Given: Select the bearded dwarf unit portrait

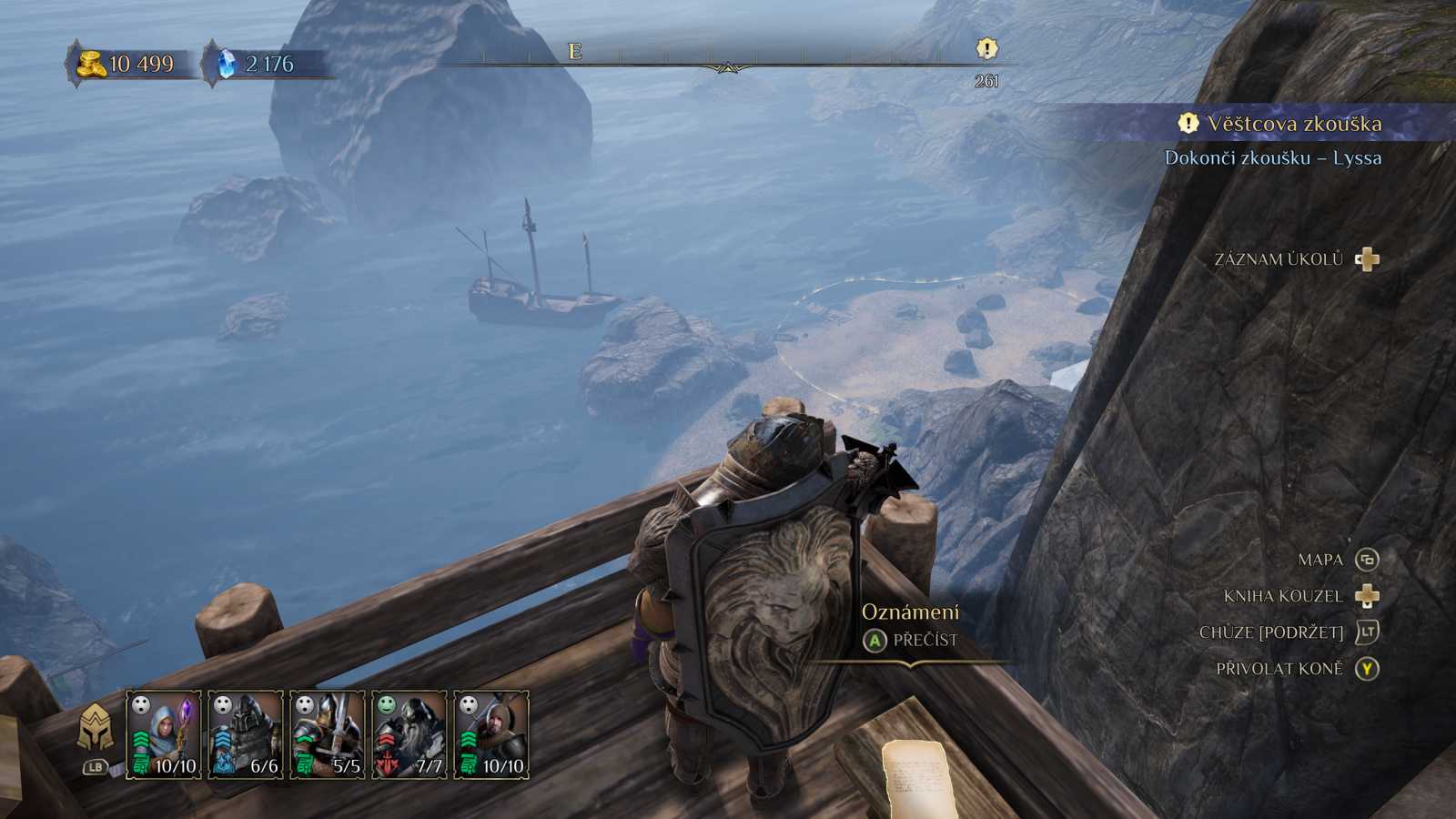Looking at the screenshot, I should pyautogui.click(x=409, y=733).
